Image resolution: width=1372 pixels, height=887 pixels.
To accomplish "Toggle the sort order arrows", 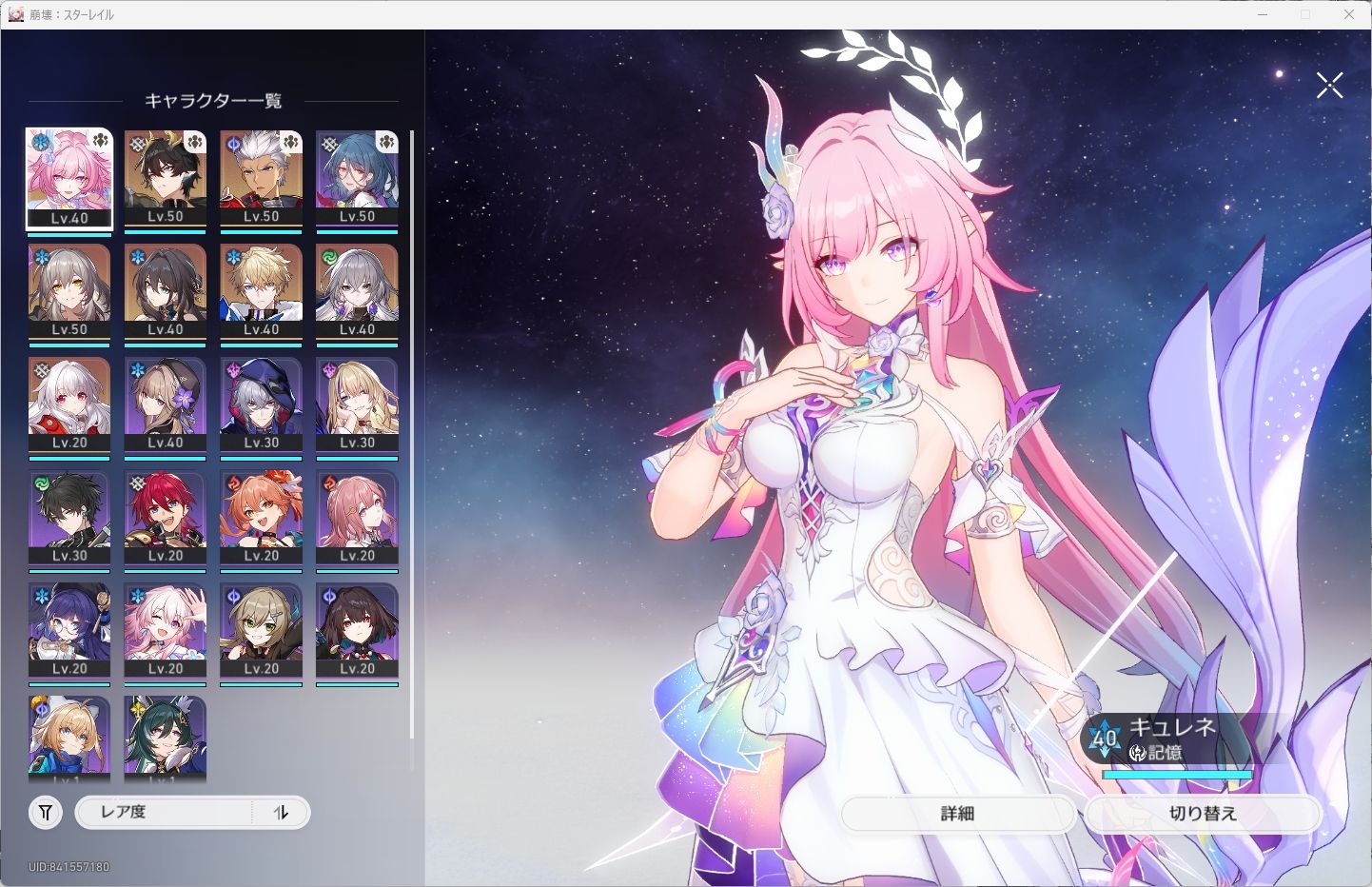I will [x=281, y=813].
